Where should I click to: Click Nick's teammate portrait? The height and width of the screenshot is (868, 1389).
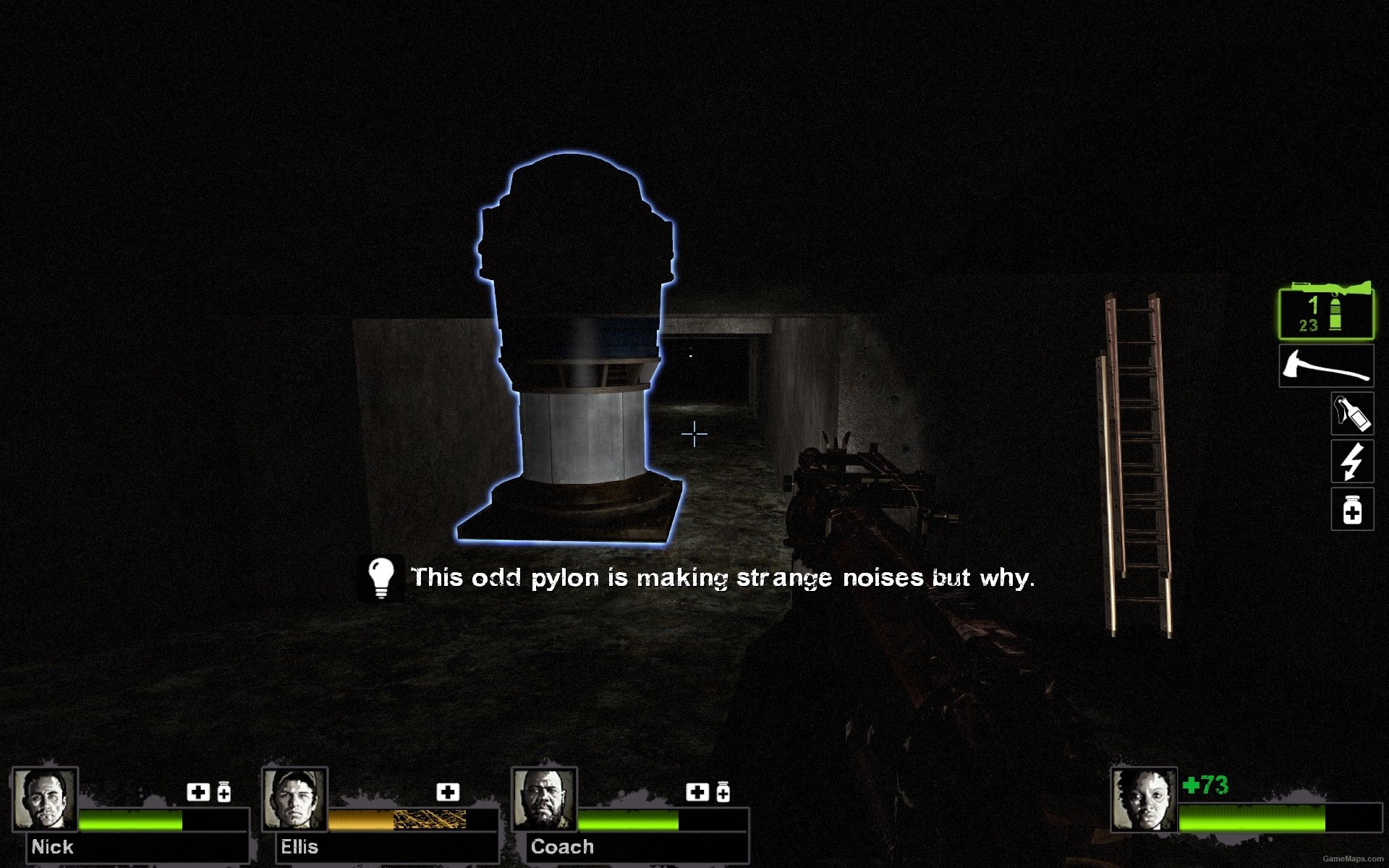click(x=46, y=799)
